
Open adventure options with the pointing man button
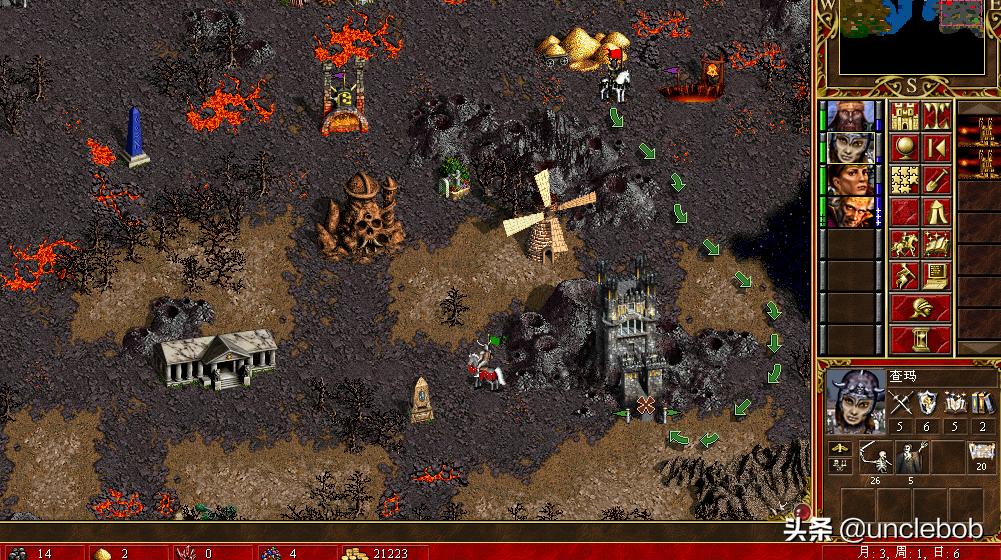pos(905,276)
